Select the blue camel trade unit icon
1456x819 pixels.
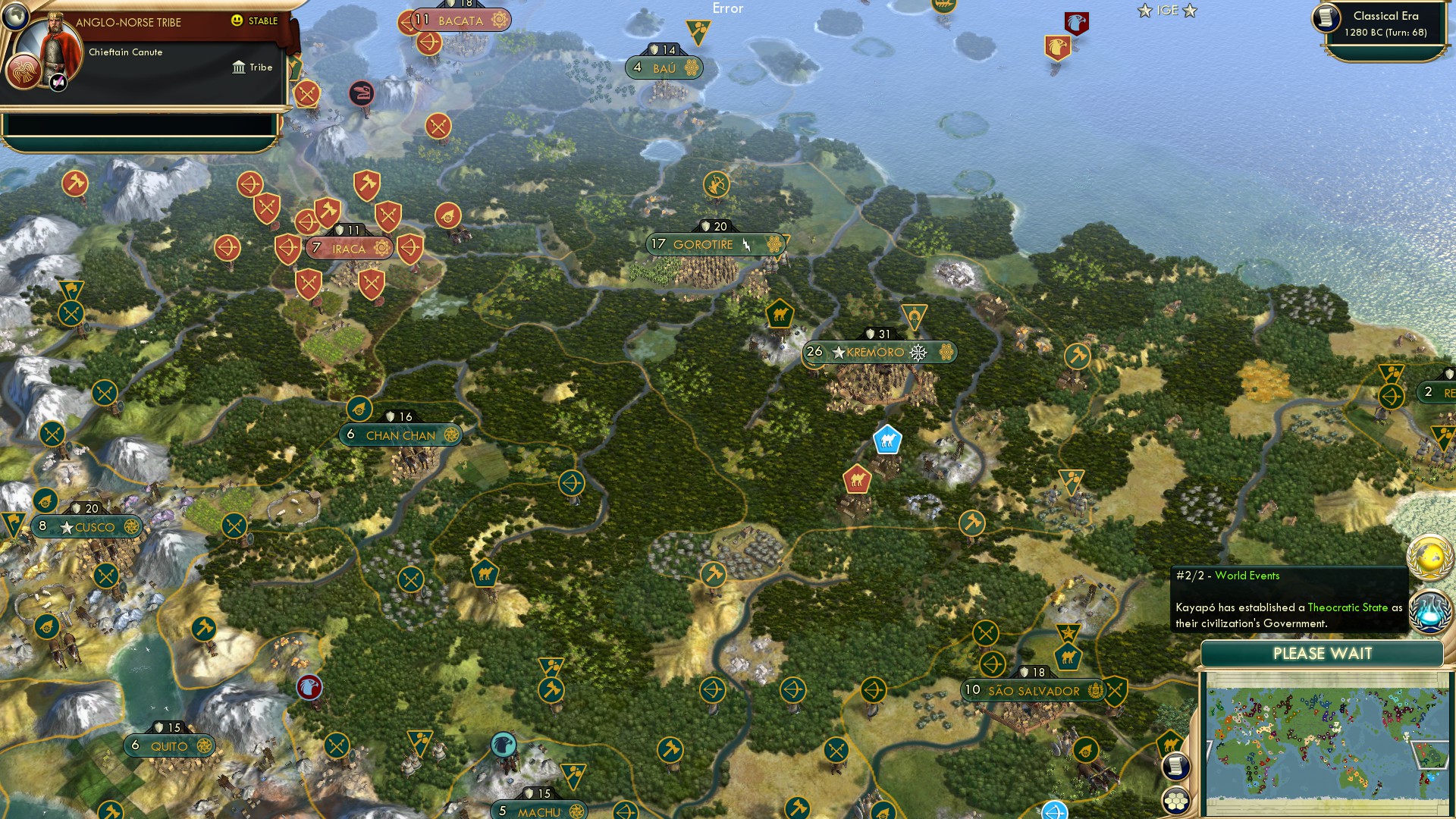[886, 438]
